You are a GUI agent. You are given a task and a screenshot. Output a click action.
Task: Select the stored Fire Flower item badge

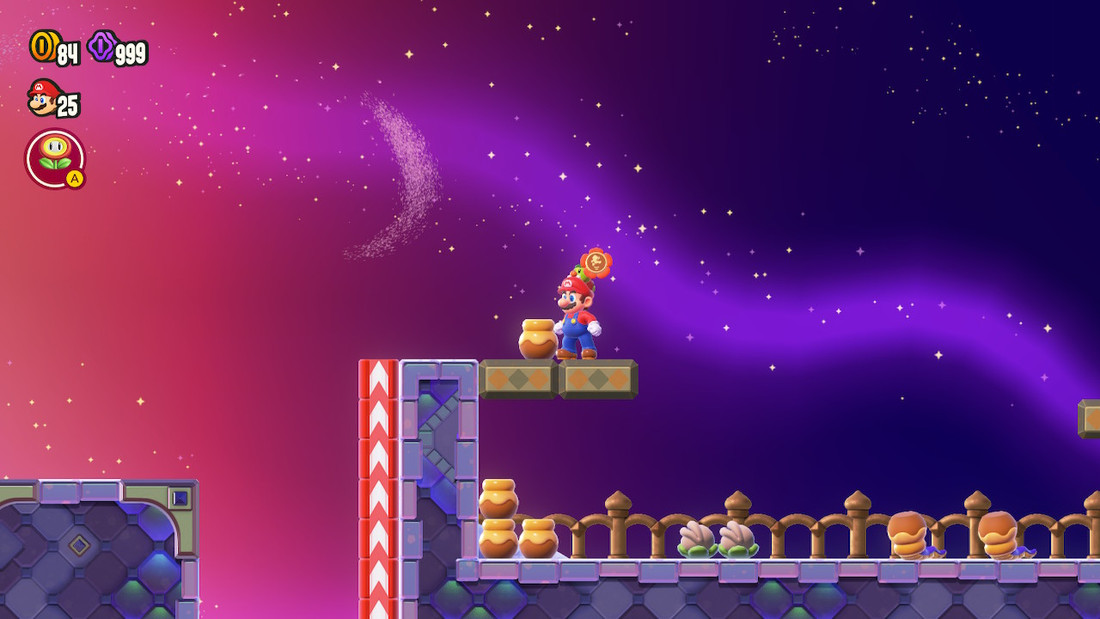[x=55, y=158]
